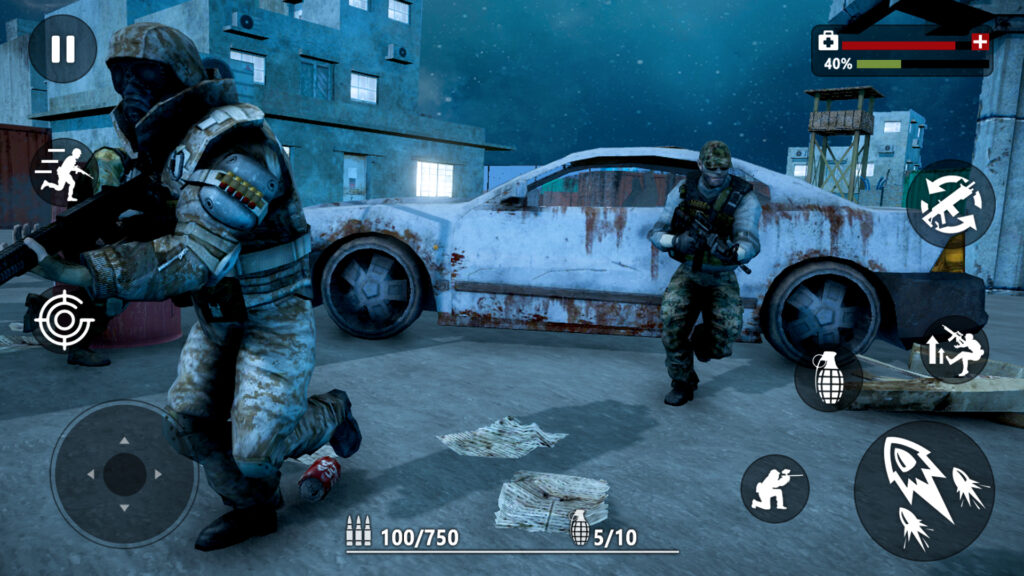Image resolution: width=1024 pixels, height=576 pixels.
Task: Tap the jump soldier button
Action: point(954,350)
